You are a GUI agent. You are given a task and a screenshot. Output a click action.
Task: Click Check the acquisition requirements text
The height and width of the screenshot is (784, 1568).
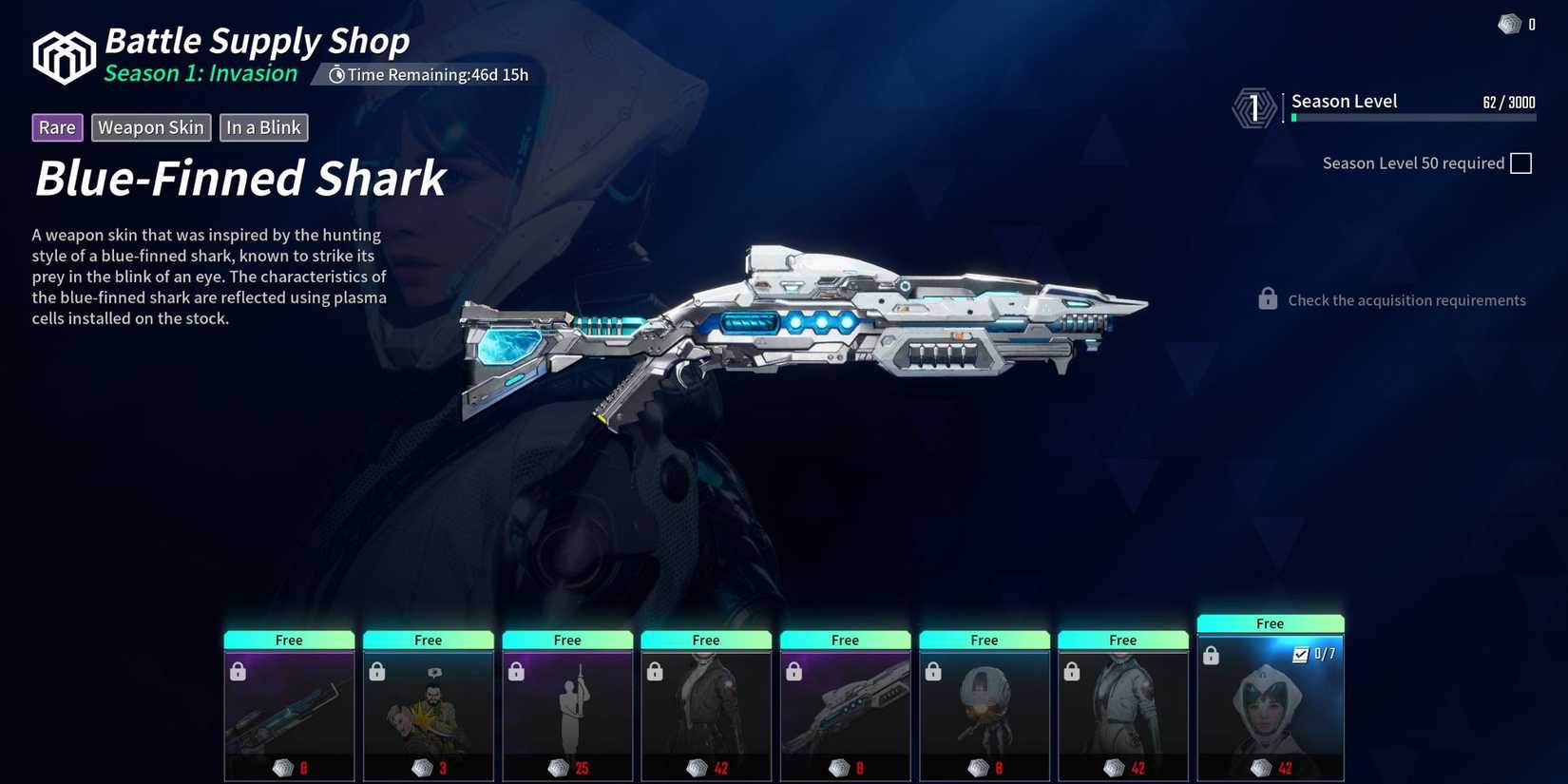pyautogui.click(x=1406, y=299)
